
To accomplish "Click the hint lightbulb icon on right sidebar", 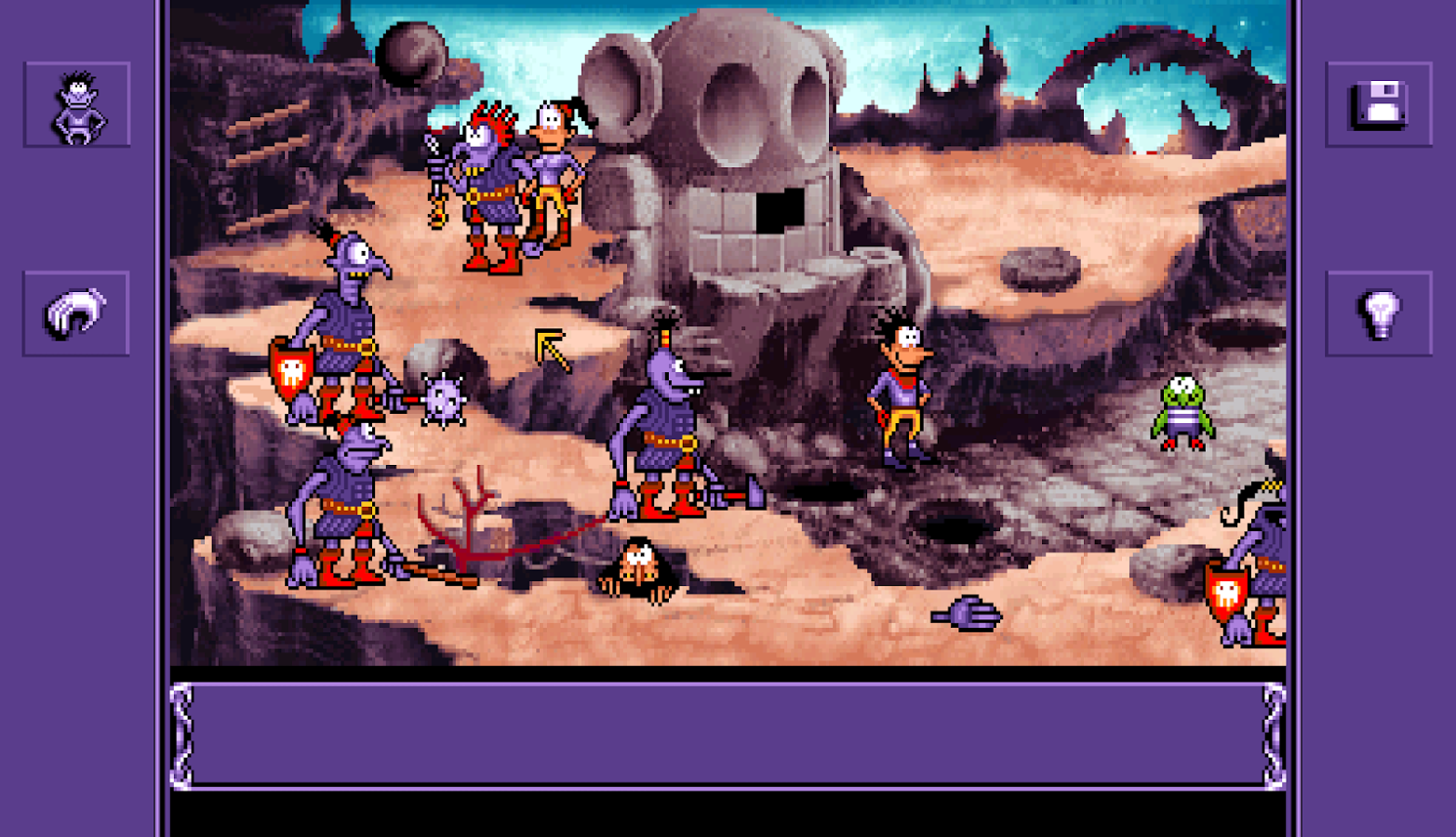I will [x=1379, y=312].
